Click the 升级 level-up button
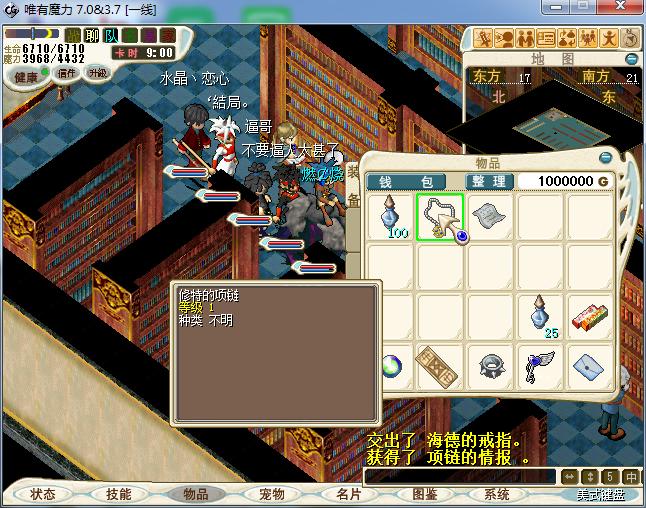 click(x=97, y=73)
